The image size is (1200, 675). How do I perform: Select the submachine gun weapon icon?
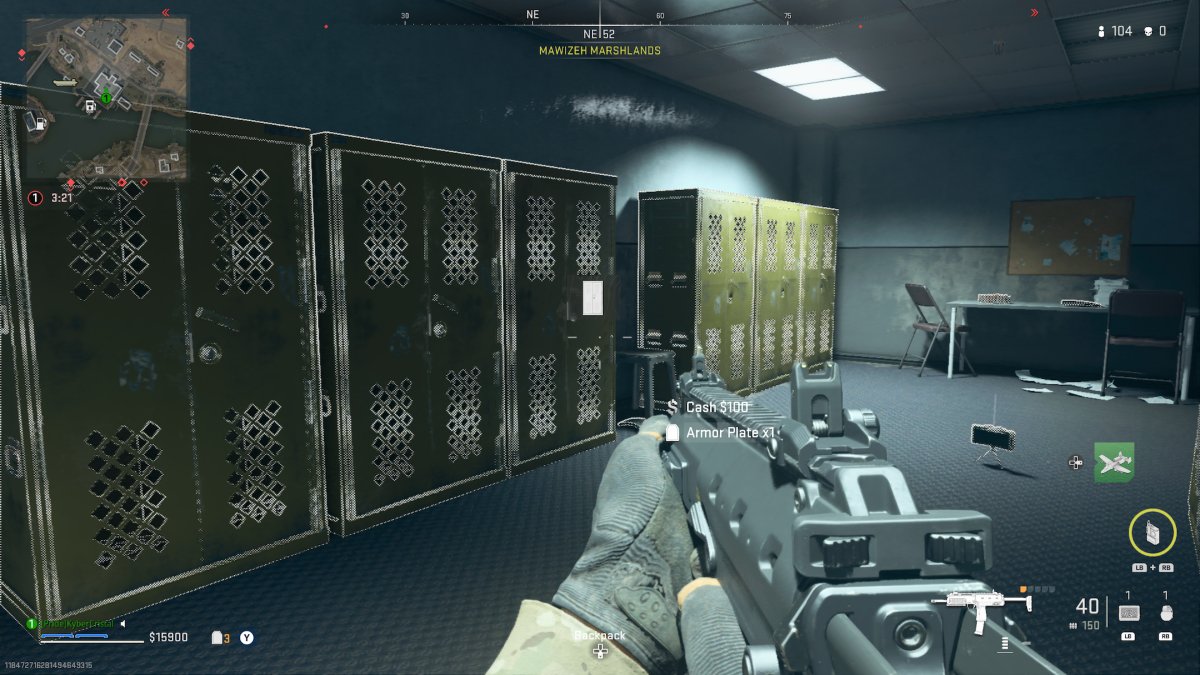[x=980, y=605]
